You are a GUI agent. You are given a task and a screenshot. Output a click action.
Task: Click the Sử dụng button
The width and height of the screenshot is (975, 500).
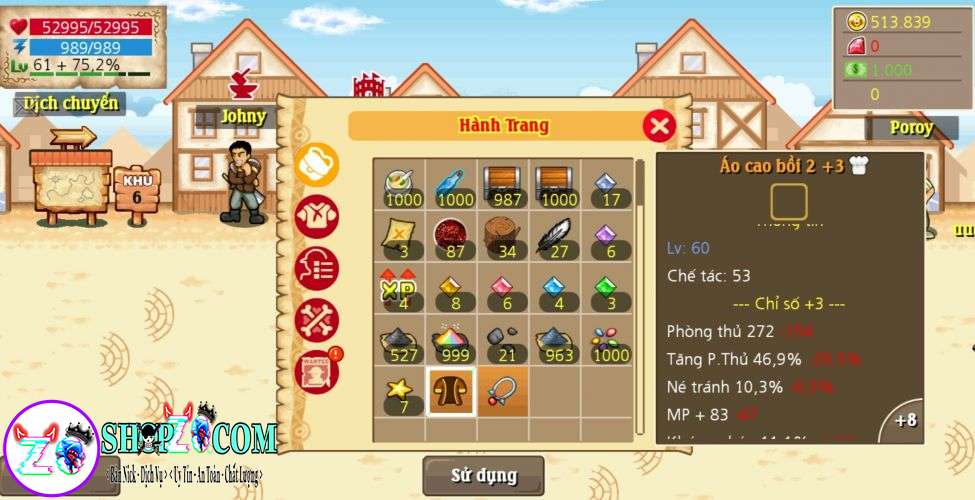483,475
